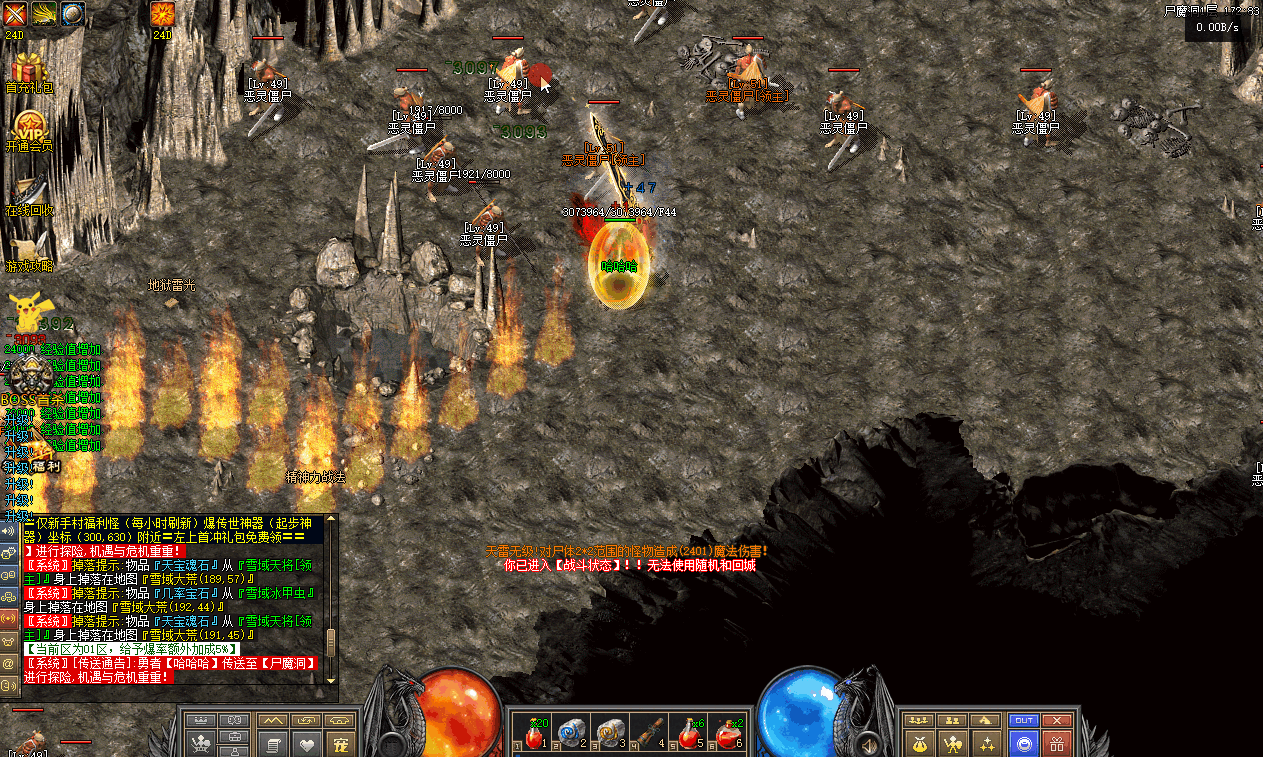Open the 首充礼包 first-recharge gift pack

pyautogui.click(x=29, y=70)
